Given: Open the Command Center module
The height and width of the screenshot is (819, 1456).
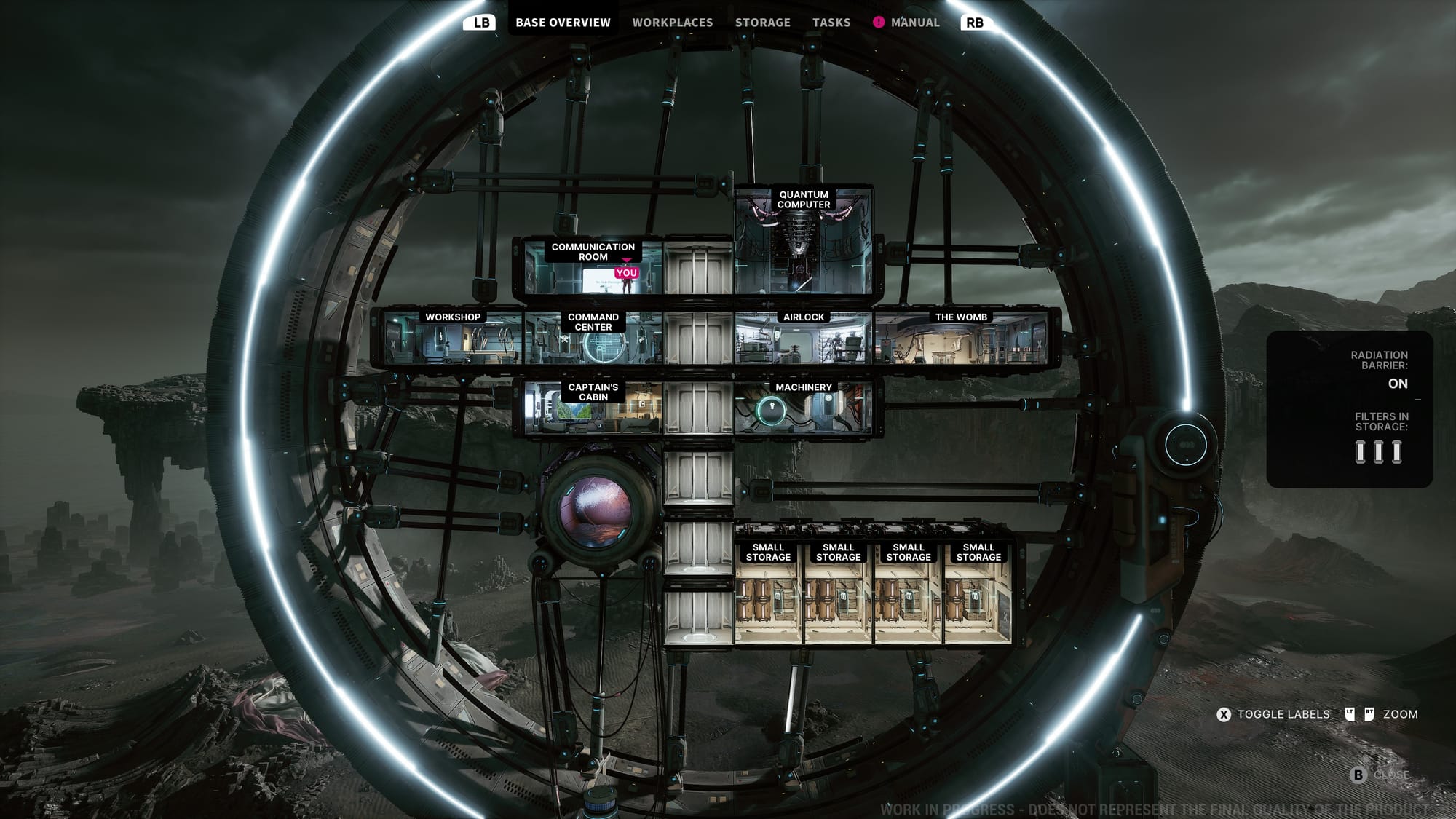Looking at the screenshot, I should point(593,340).
